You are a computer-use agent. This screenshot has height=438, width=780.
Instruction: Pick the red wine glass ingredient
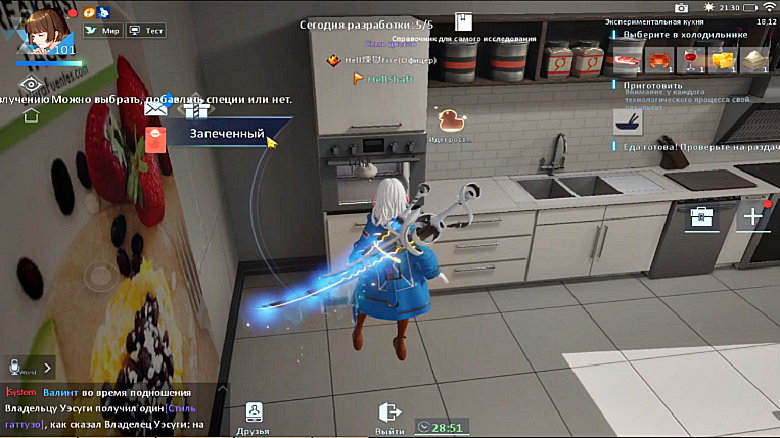(x=691, y=60)
